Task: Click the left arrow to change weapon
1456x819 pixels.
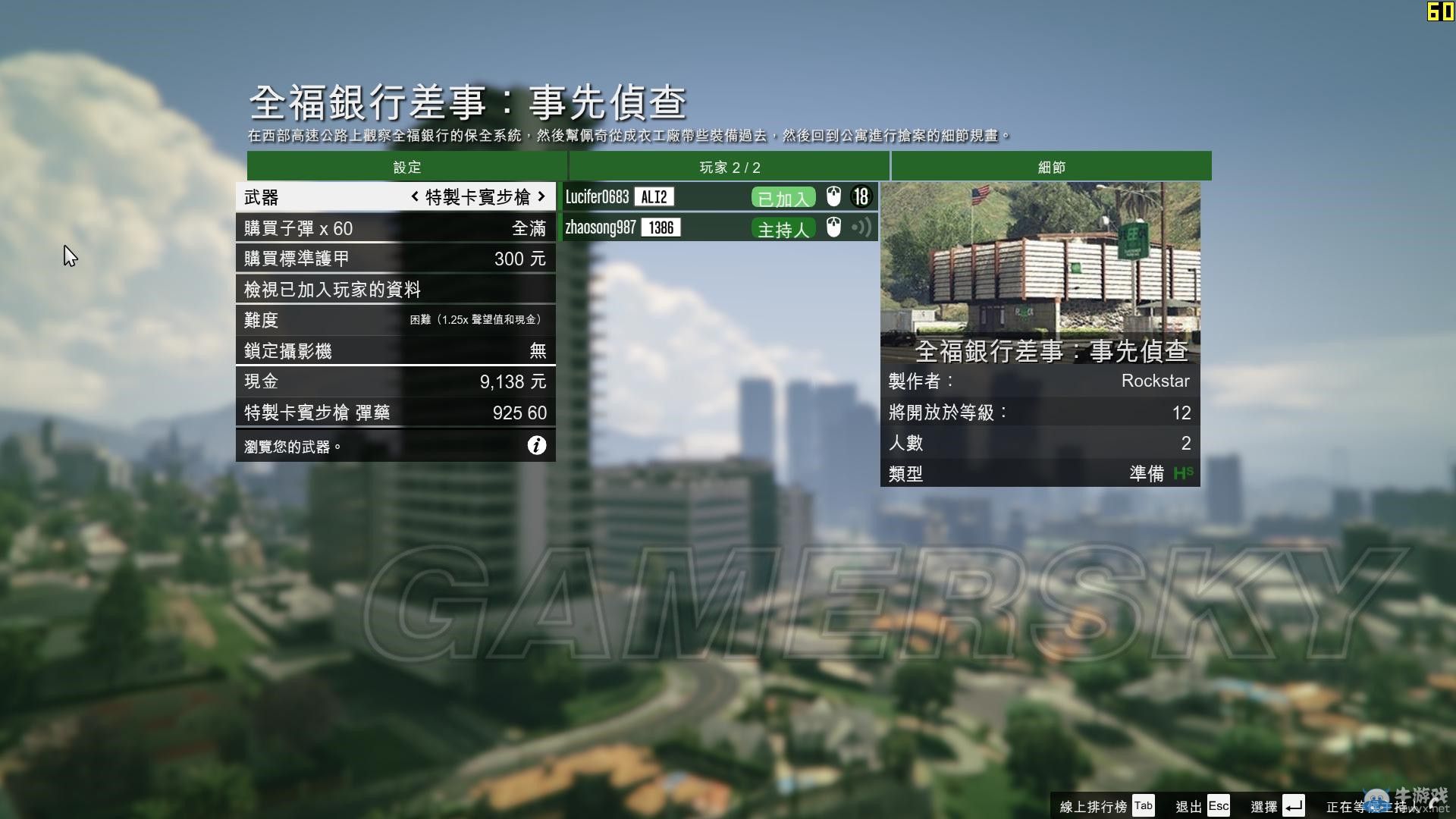Action: [x=414, y=196]
